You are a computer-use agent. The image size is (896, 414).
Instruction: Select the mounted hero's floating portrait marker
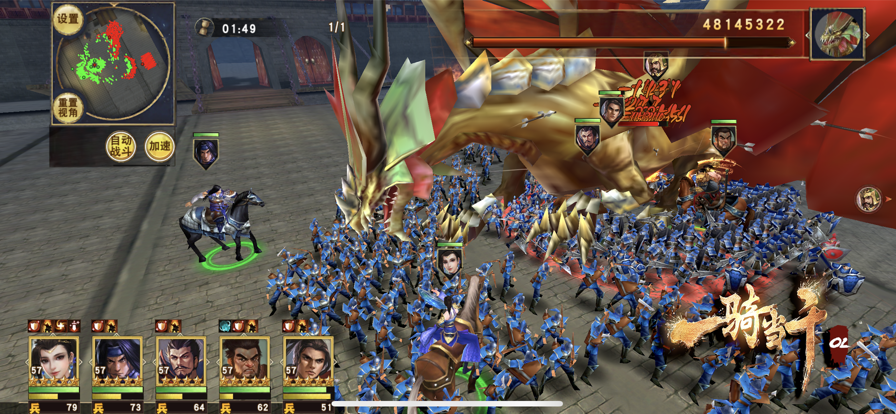click(x=205, y=153)
